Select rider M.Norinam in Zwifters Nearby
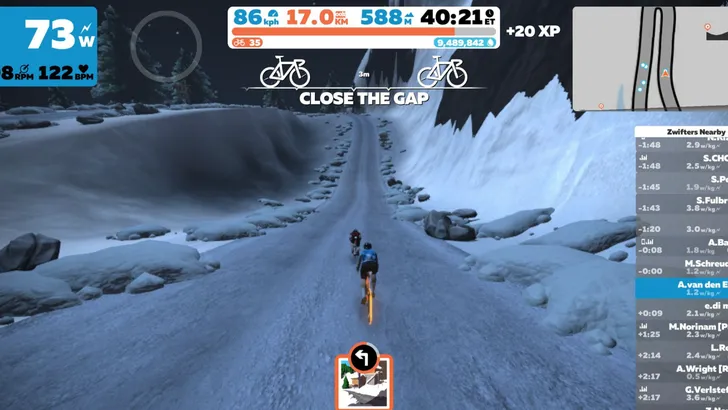The width and height of the screenshot is (728, 410). (x=682, y=332)
